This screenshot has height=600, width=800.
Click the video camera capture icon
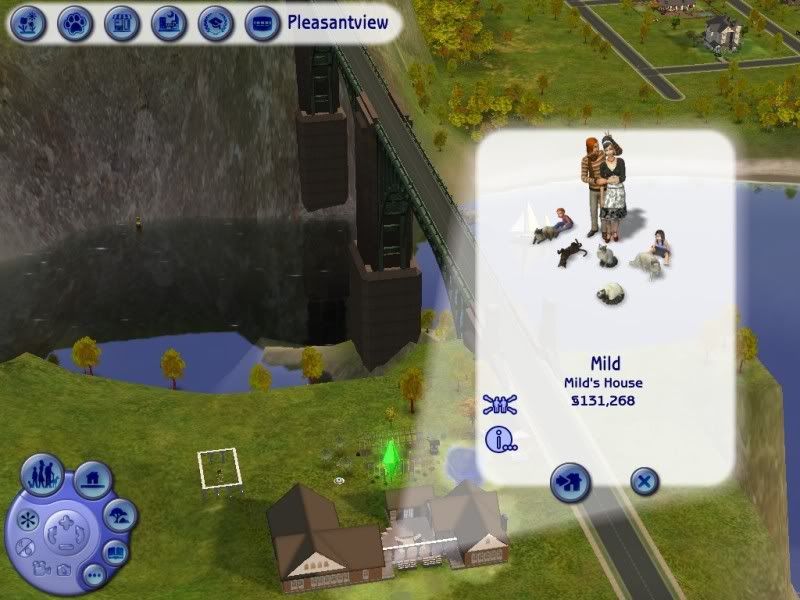[x=42, y=570]
